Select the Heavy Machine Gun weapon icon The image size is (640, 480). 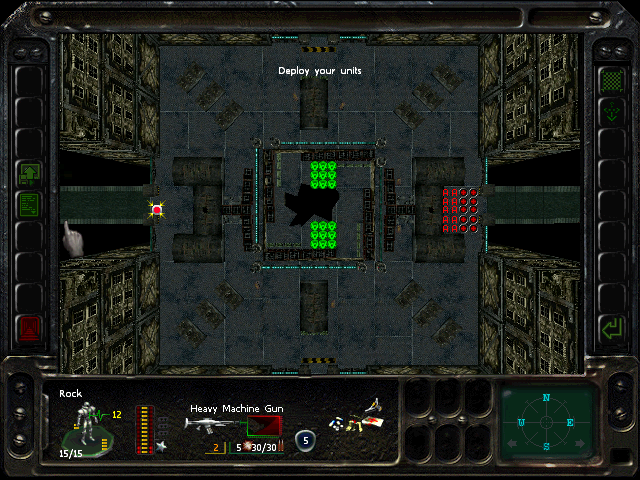click(214, 425)
